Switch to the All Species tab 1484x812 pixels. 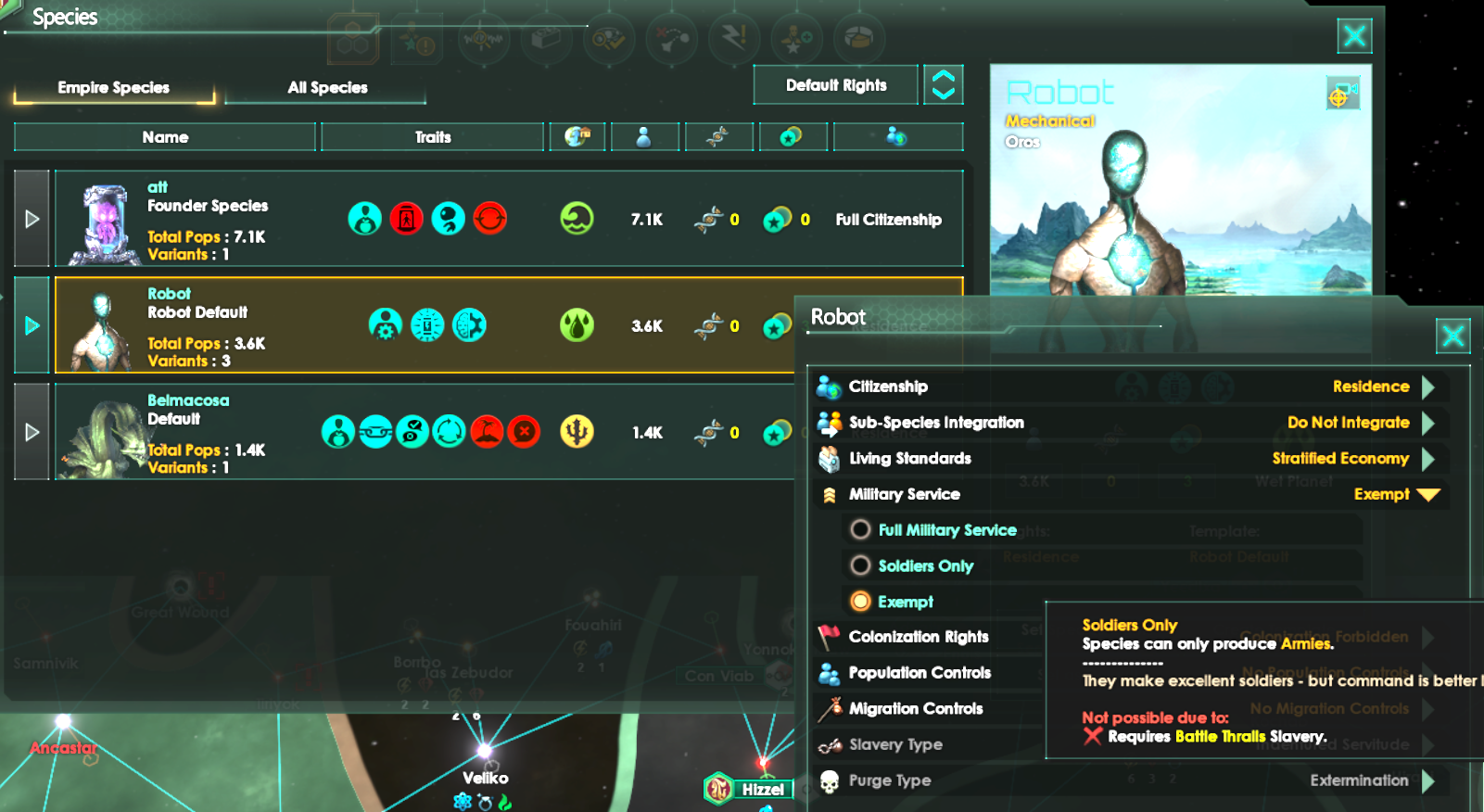tap(324, 86)
